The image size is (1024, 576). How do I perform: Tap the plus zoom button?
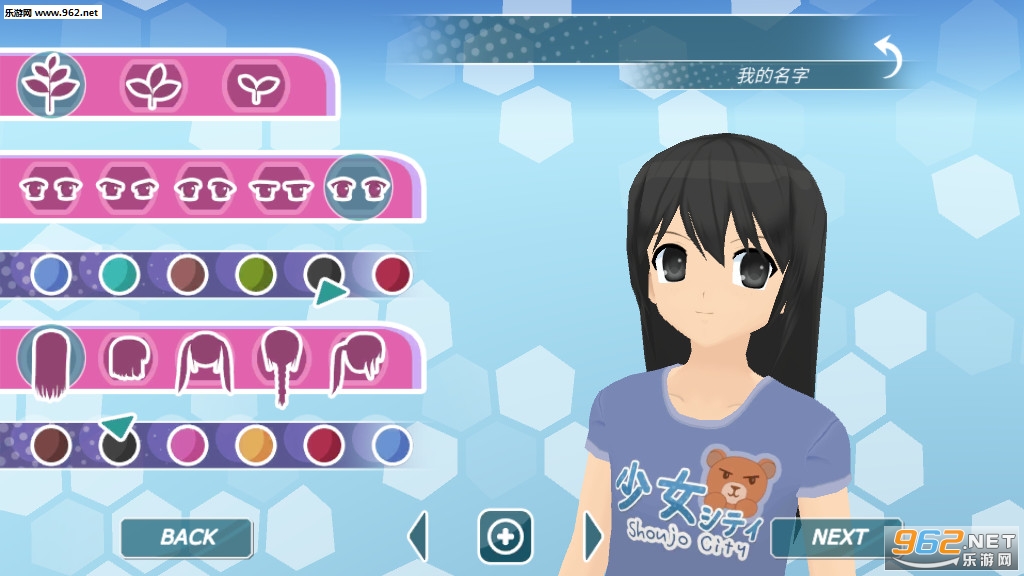pyautogui.click(x=505, y=537)
